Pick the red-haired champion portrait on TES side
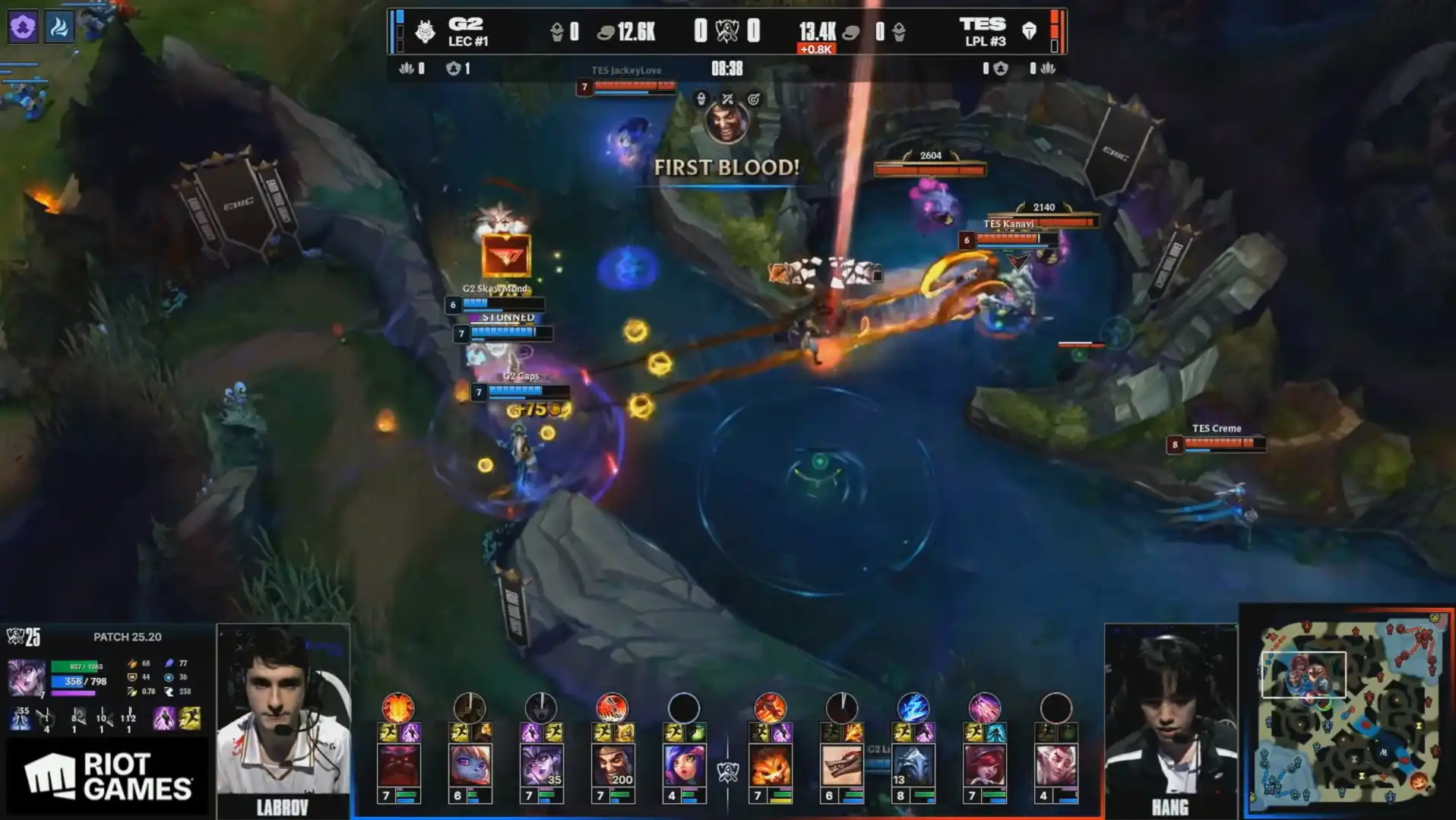The height and width of the screenshot is (820, 1456). pos(984,765)
